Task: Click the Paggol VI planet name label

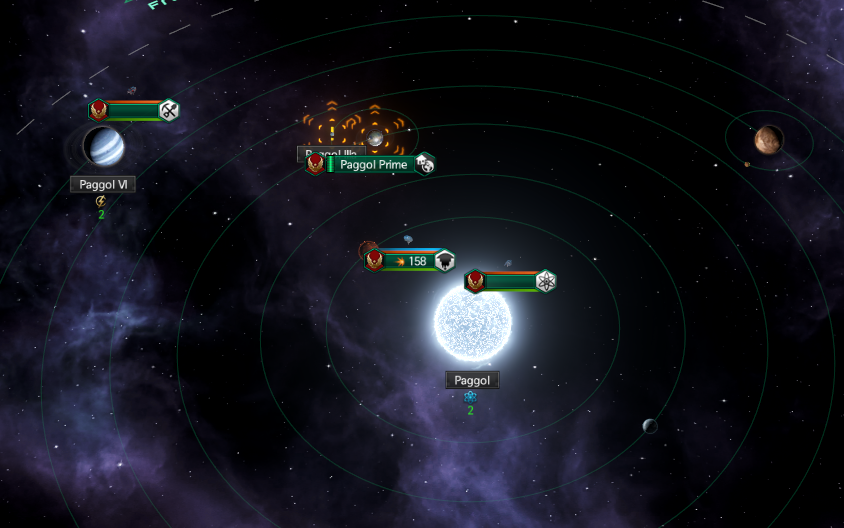Action: (x=102, y=184)
